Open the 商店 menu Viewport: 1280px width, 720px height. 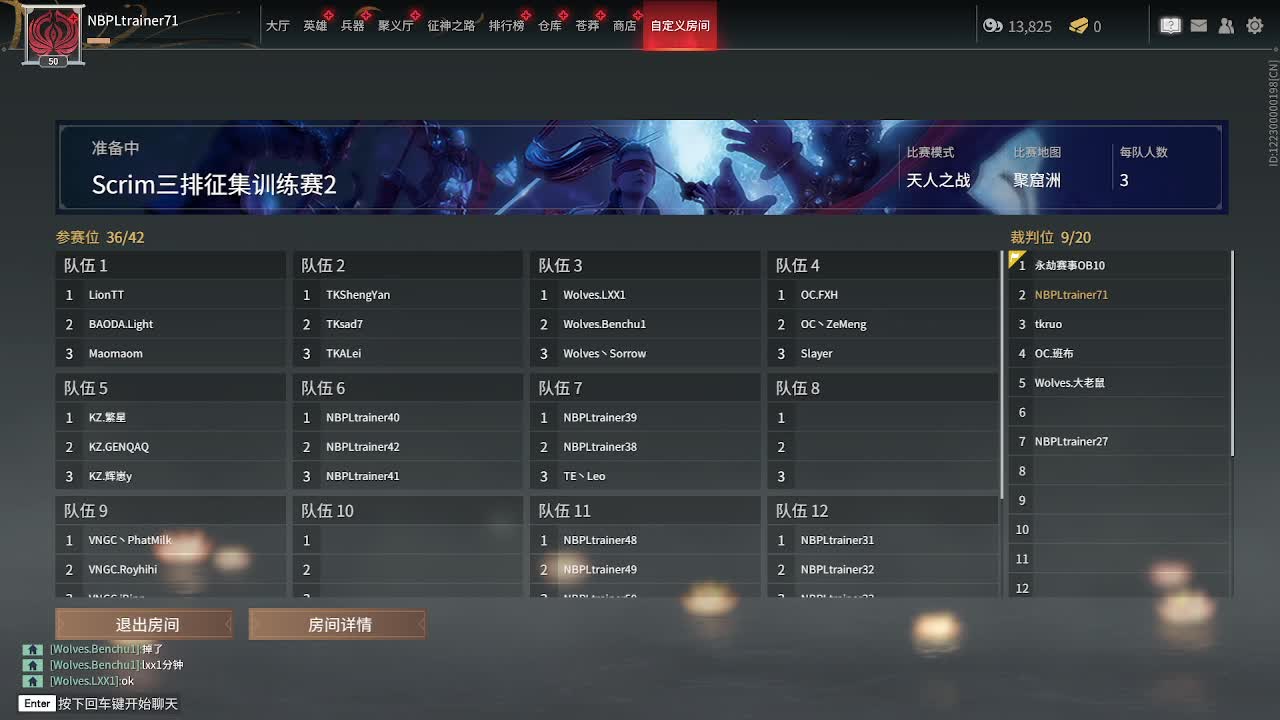tap(624, 27)
